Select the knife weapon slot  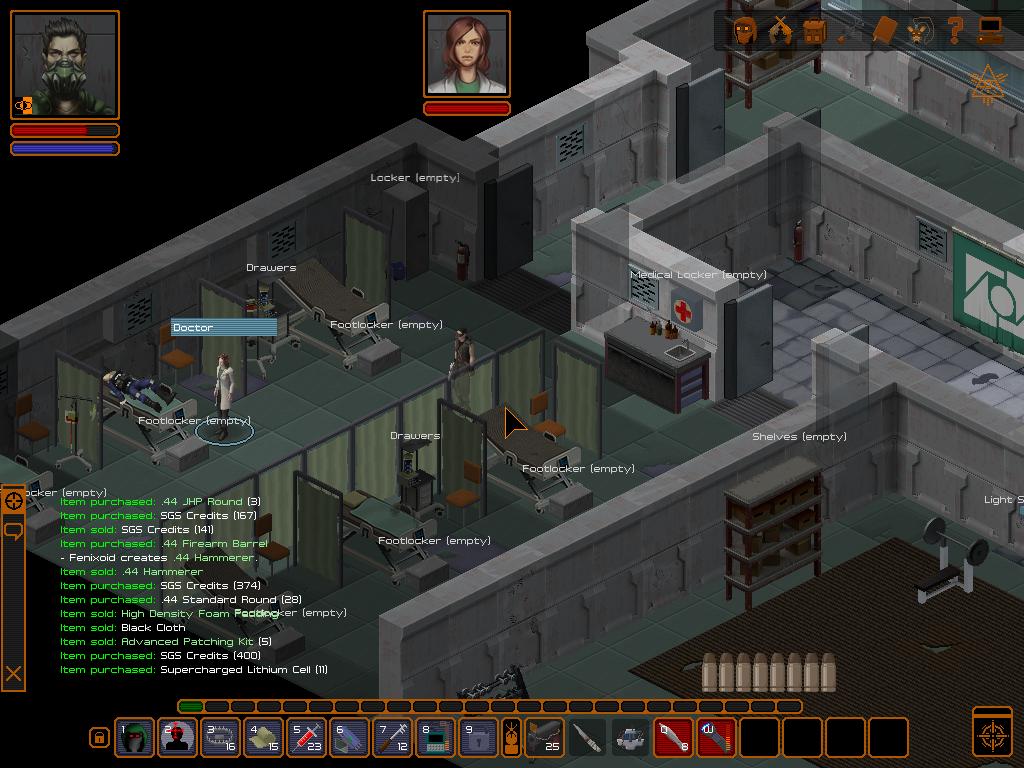click(x=588, y=738)
